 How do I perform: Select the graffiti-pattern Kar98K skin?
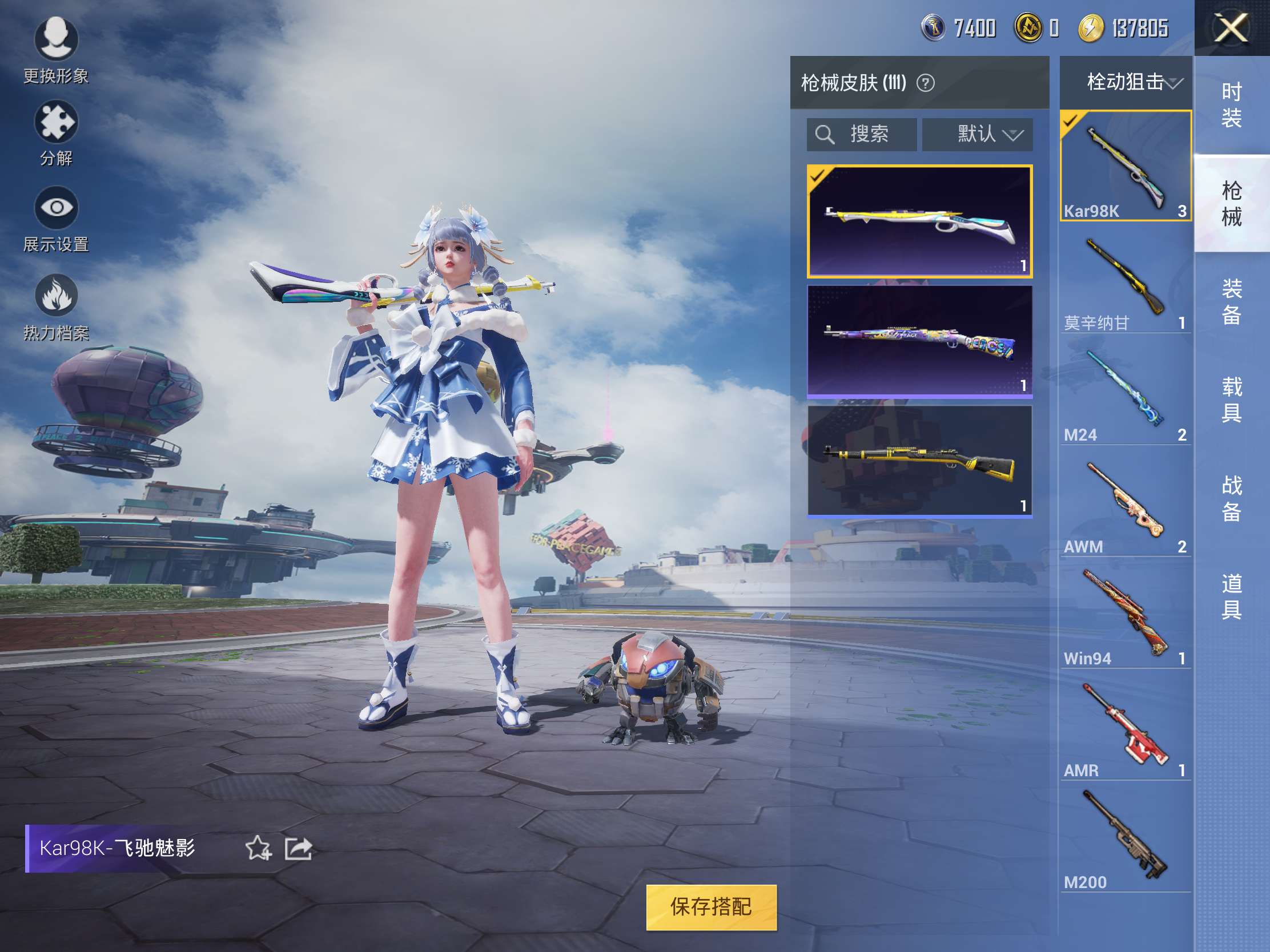coord(919,341)
